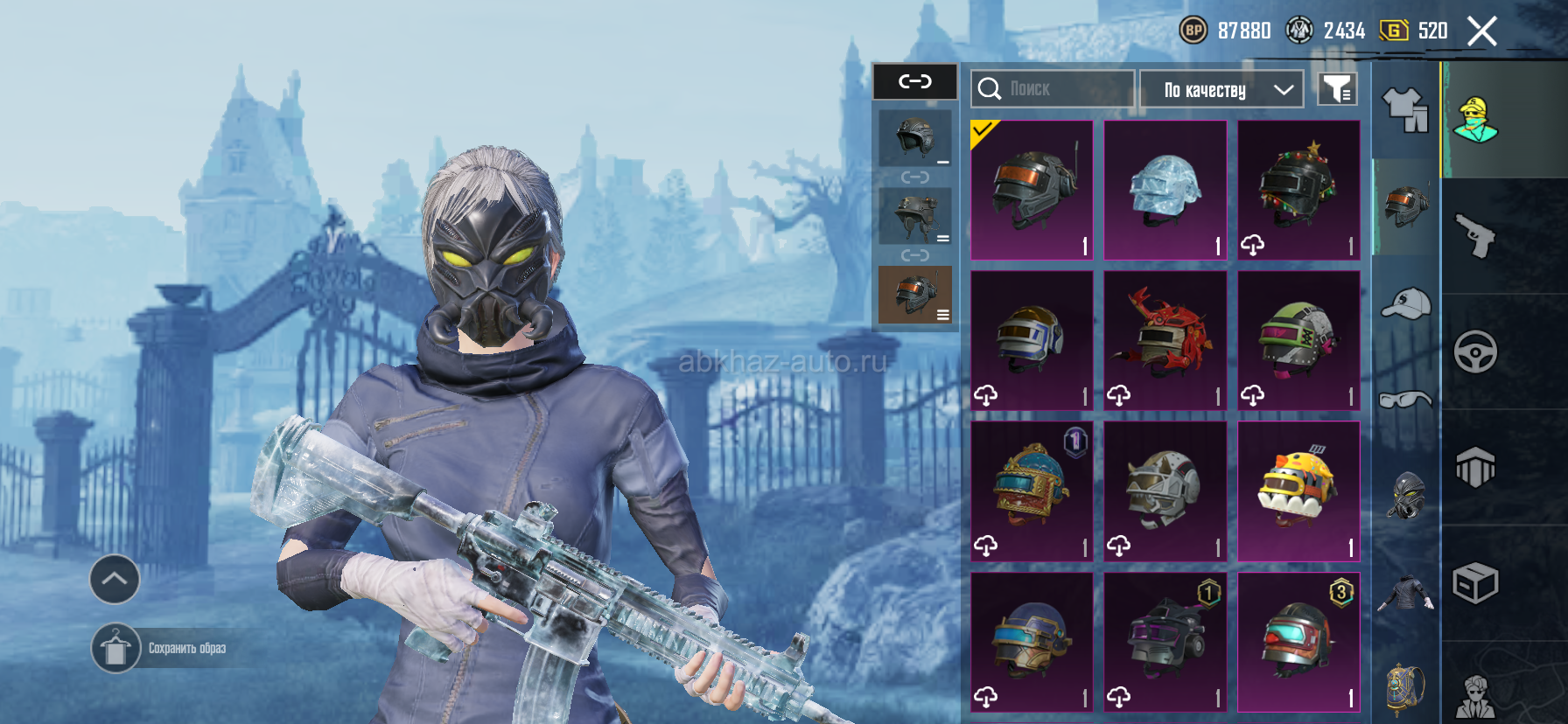Choose the Christmas lights helmet skin
The image size is (1568, 724).
(1298, 191)
